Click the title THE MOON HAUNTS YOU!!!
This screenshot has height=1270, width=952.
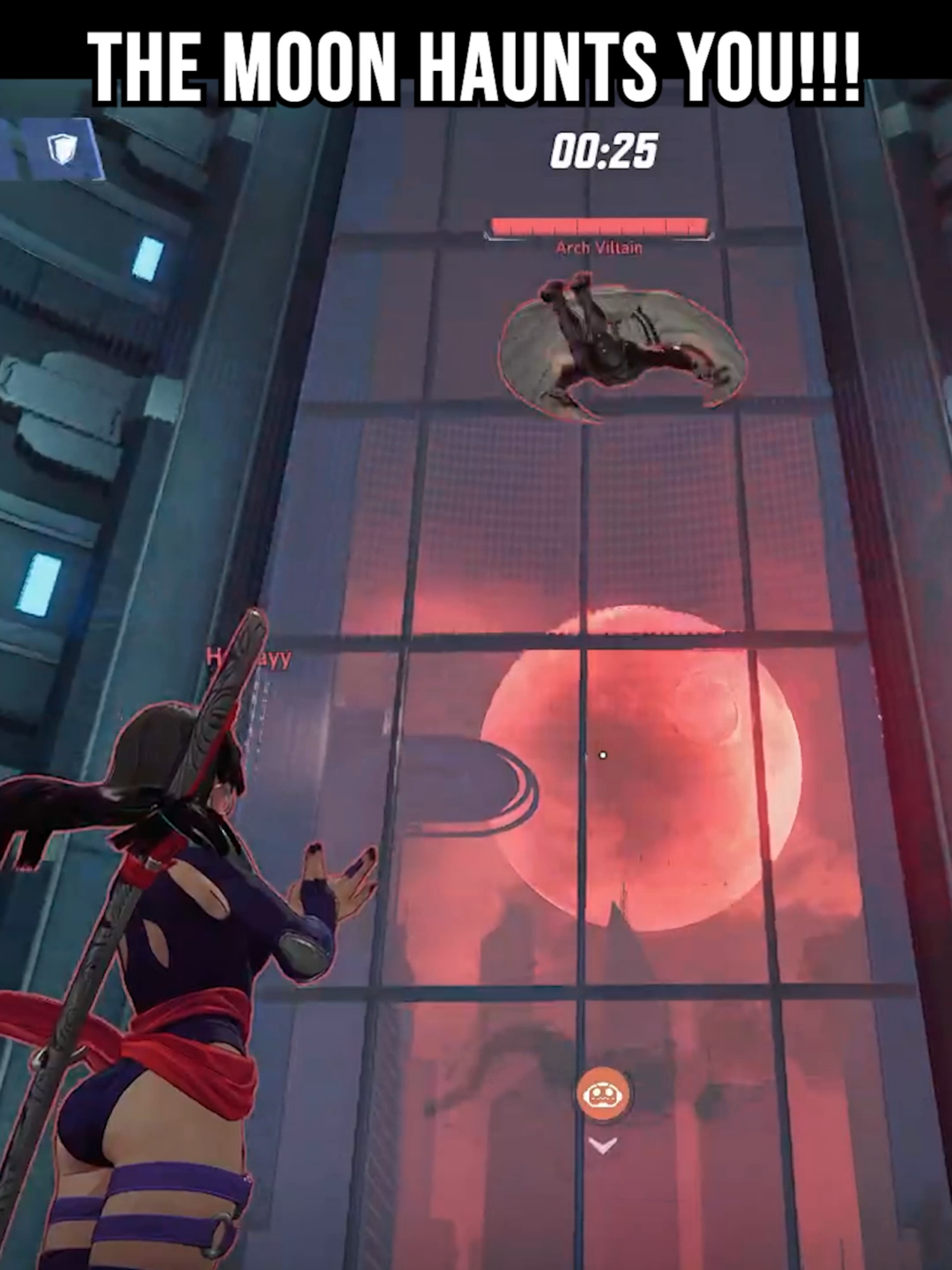[476, 63]
